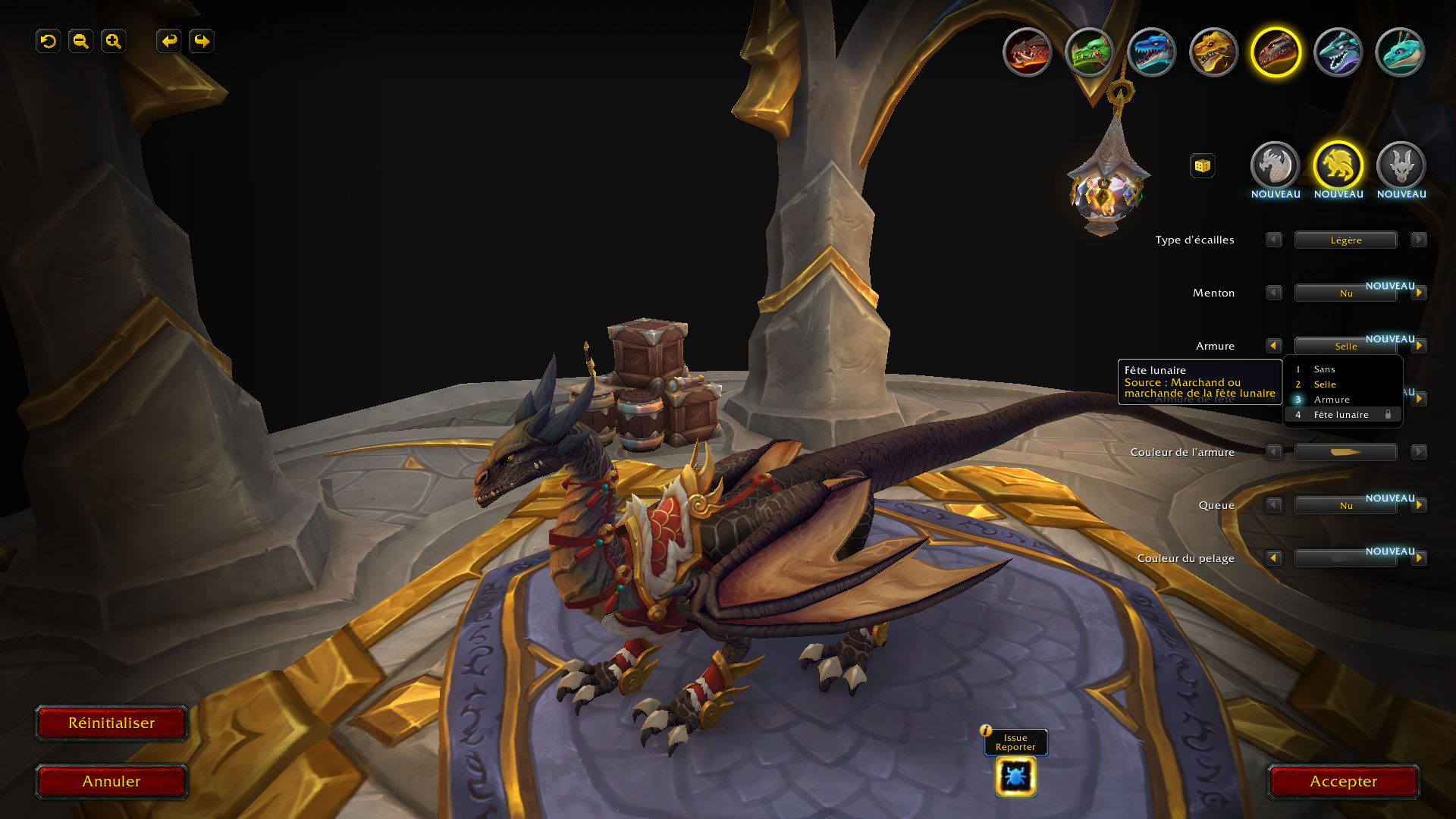Viewport: 1456px width, 819px height.
Task: Open the blue bug Issue Reporter button
Action: click(1015, 777)
